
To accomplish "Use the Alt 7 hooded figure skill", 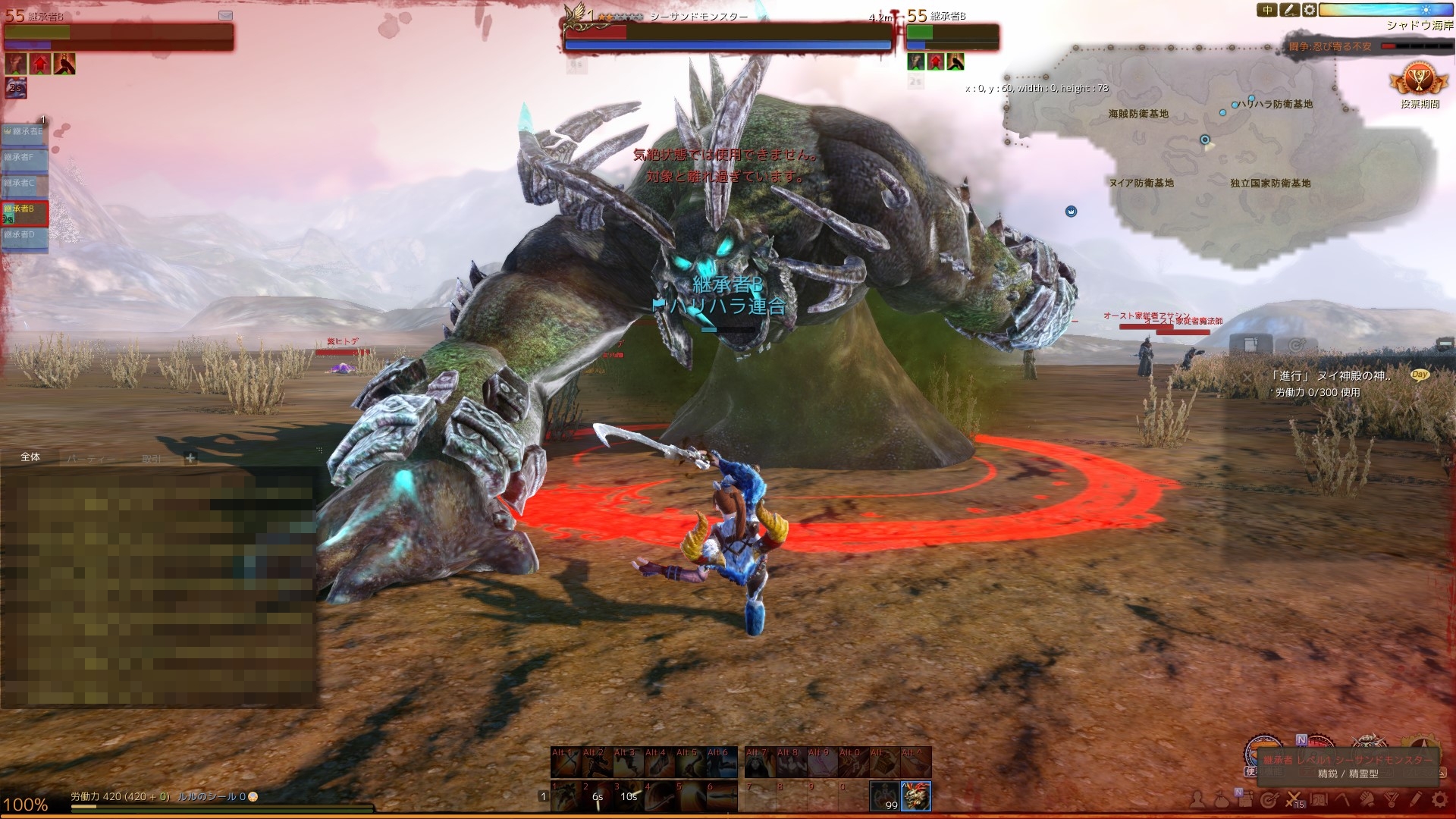I will tap(759, 763).
